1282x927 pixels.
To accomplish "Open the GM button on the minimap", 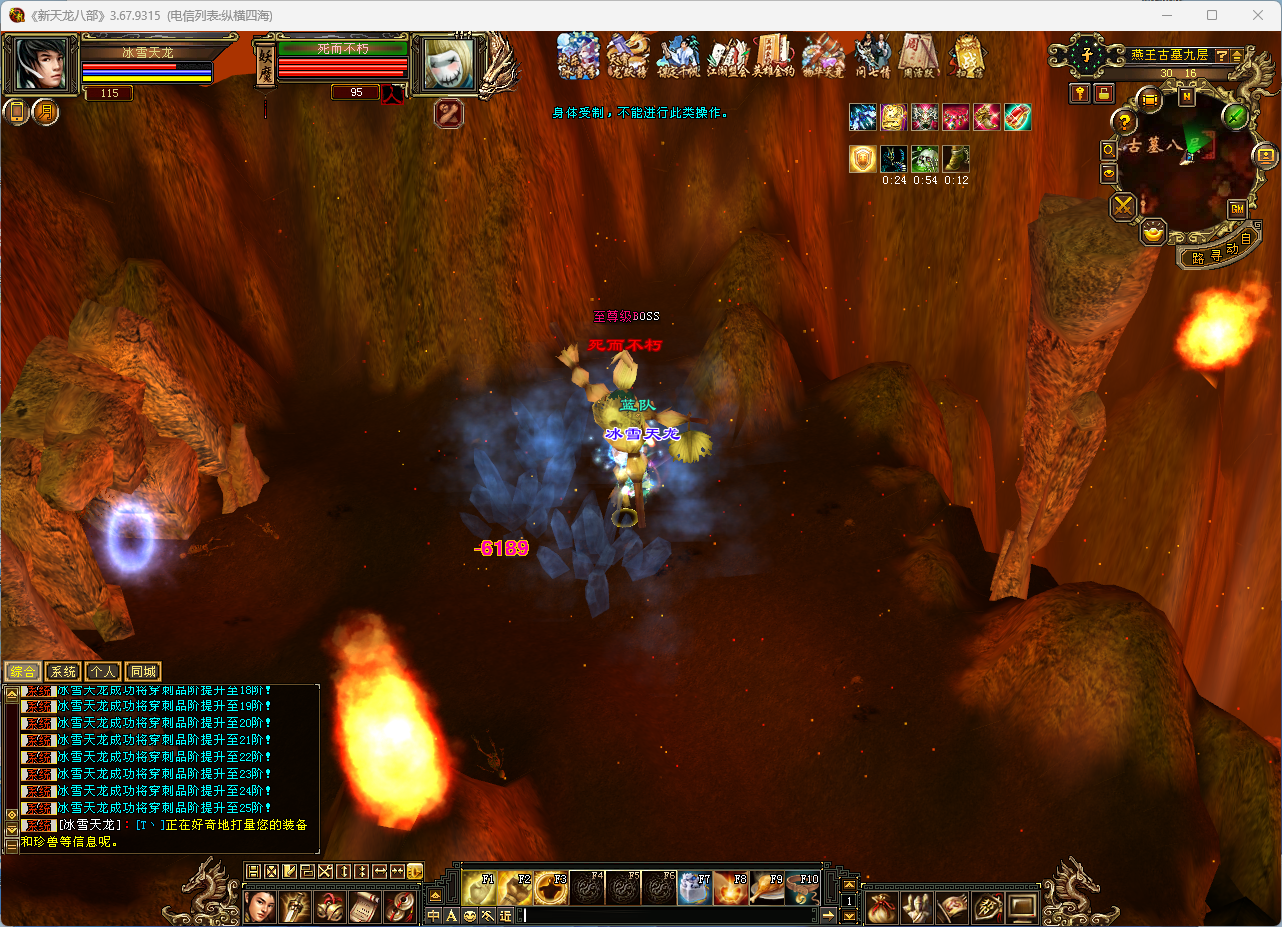I will point(1237,209).
